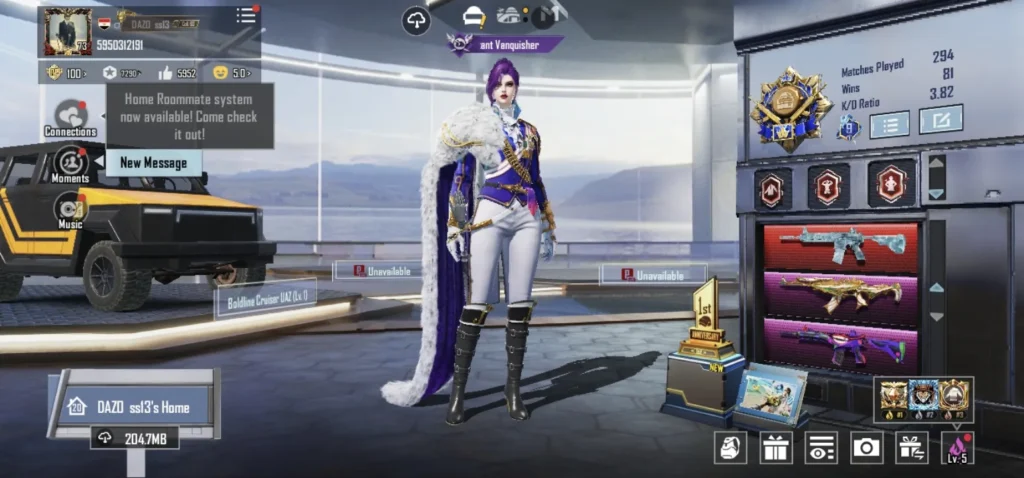View the player profile avatar
Screen dimensions: 1024x478
tap(67, 32)
